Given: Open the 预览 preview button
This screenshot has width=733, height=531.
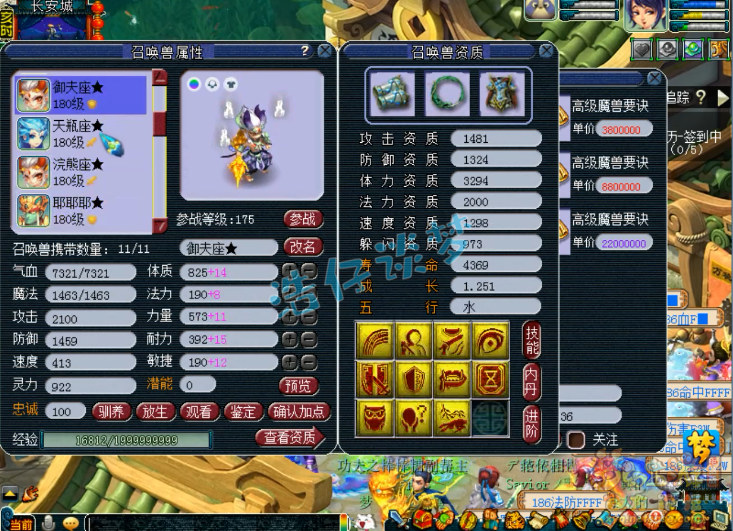Looking at the screenshot, I should click(299, 385).
